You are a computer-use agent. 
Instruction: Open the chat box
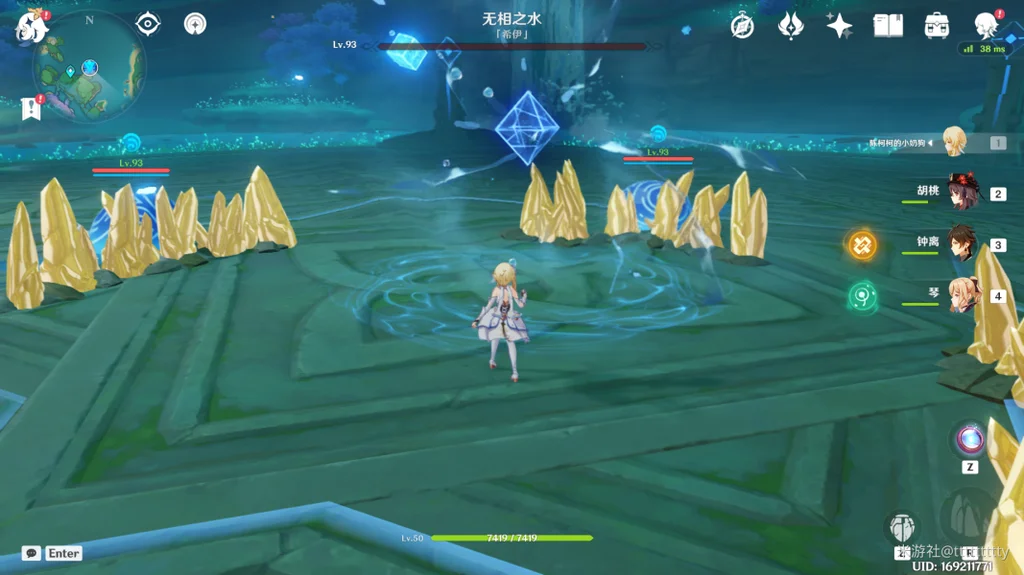(x=32, y=553)
